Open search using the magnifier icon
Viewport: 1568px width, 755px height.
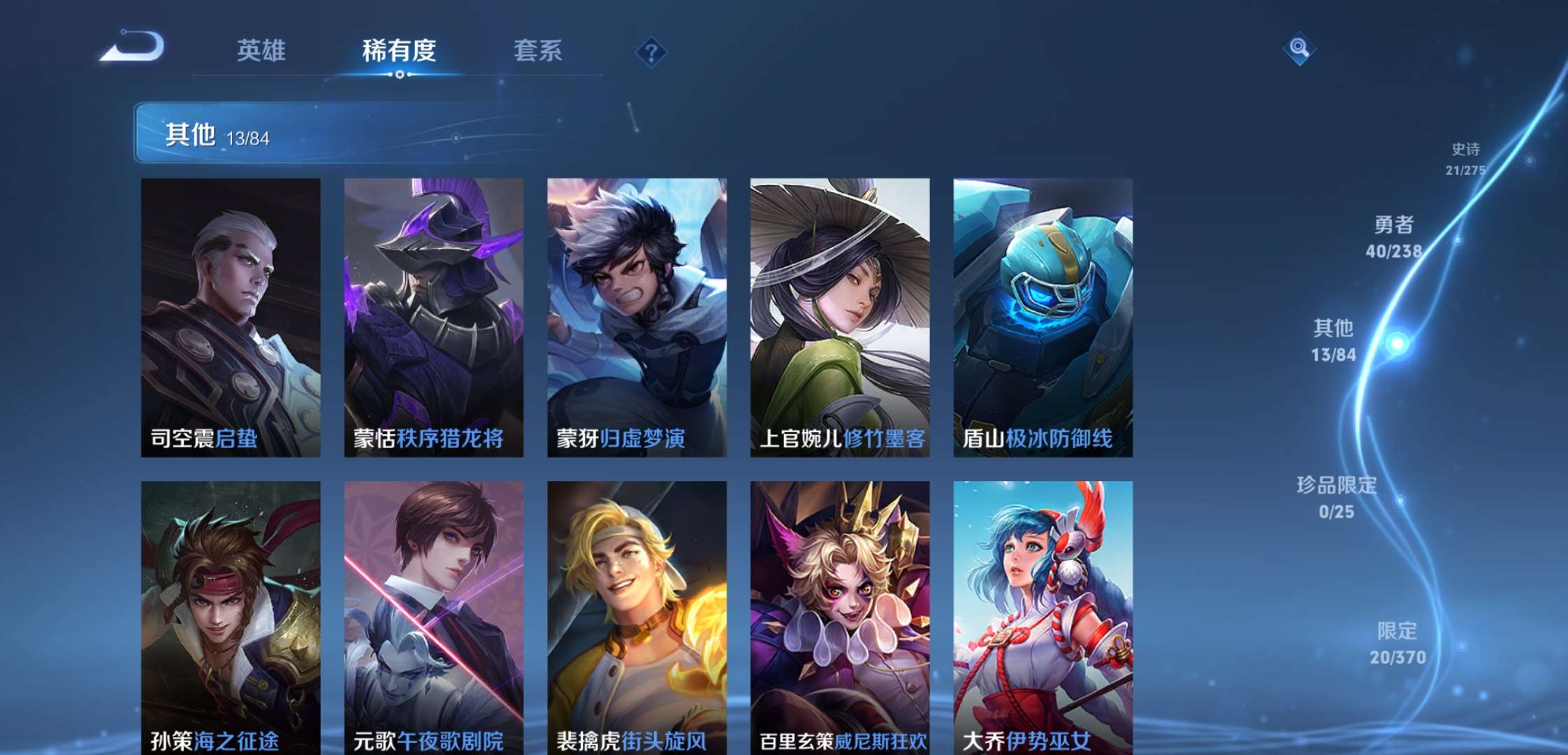(x=1299, y=49)
